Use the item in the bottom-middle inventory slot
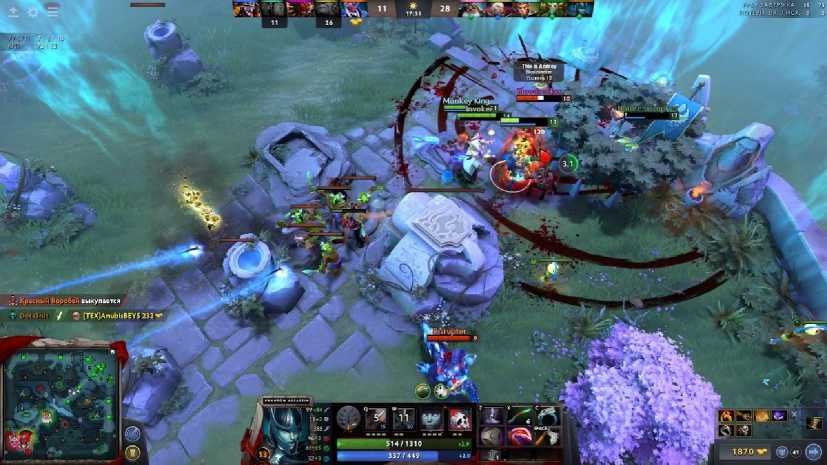827x465 pixels. (x=520, y=436)
